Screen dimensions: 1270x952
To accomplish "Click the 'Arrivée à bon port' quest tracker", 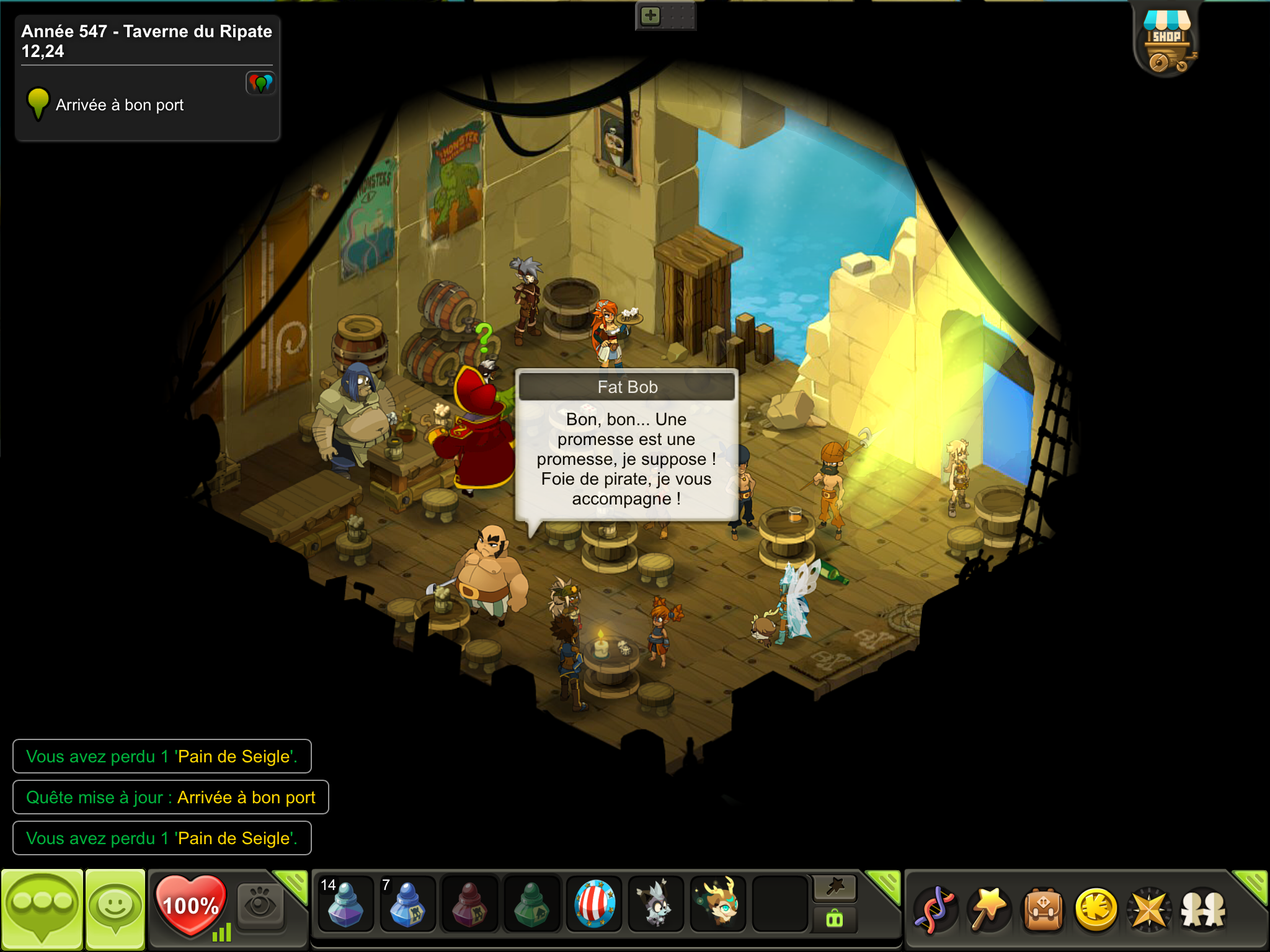I will [x=119, y=105].
